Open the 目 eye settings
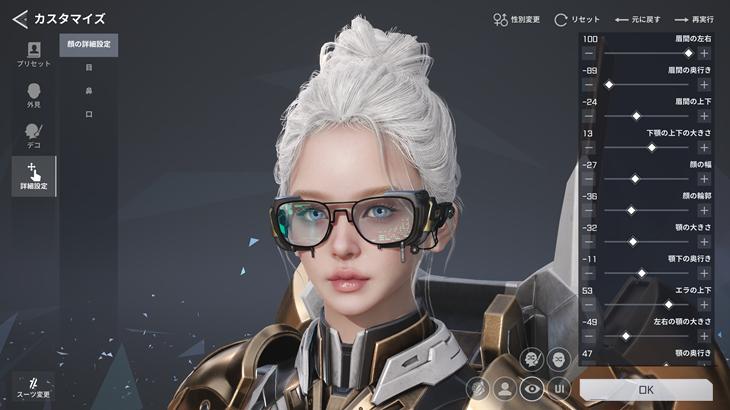Viewport: 730px width, 410px height. pyautogui.click(x=89, y=68)
